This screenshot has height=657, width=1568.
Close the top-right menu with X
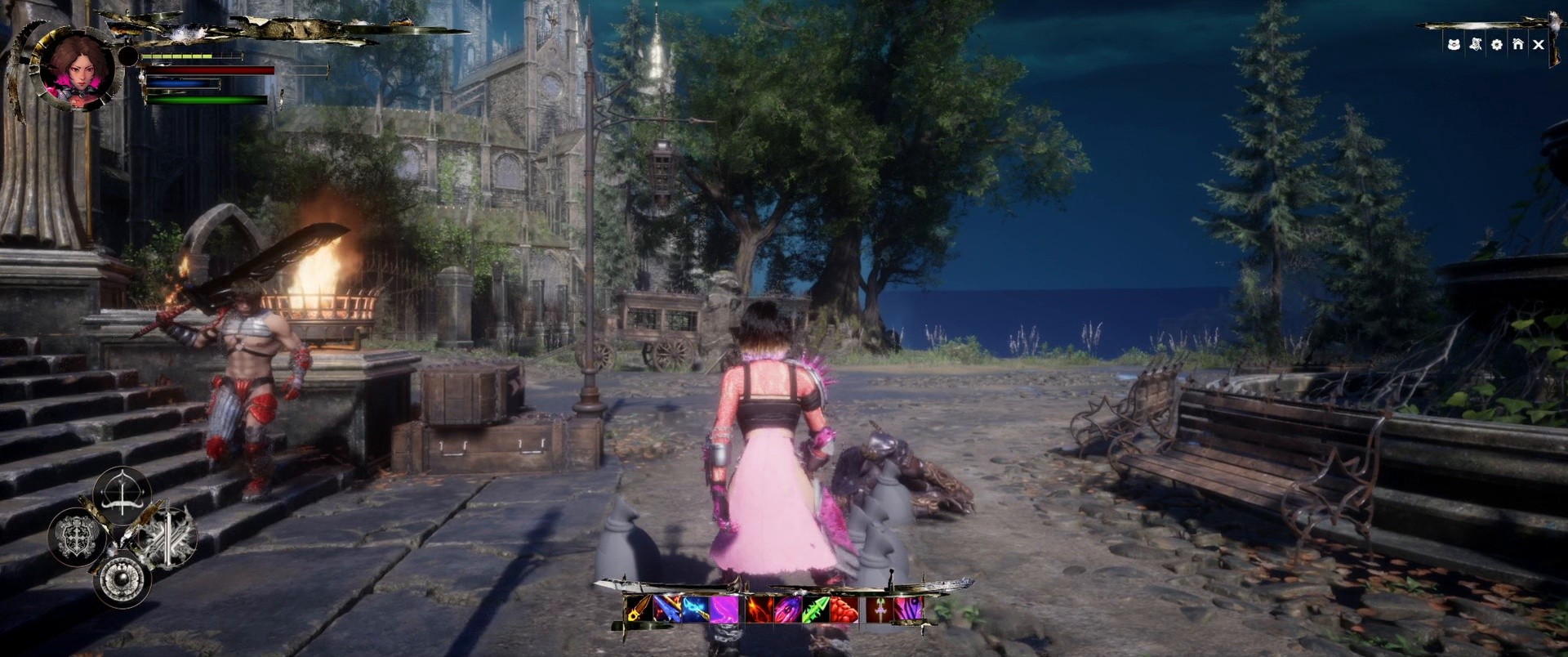tap(1539, 45)
